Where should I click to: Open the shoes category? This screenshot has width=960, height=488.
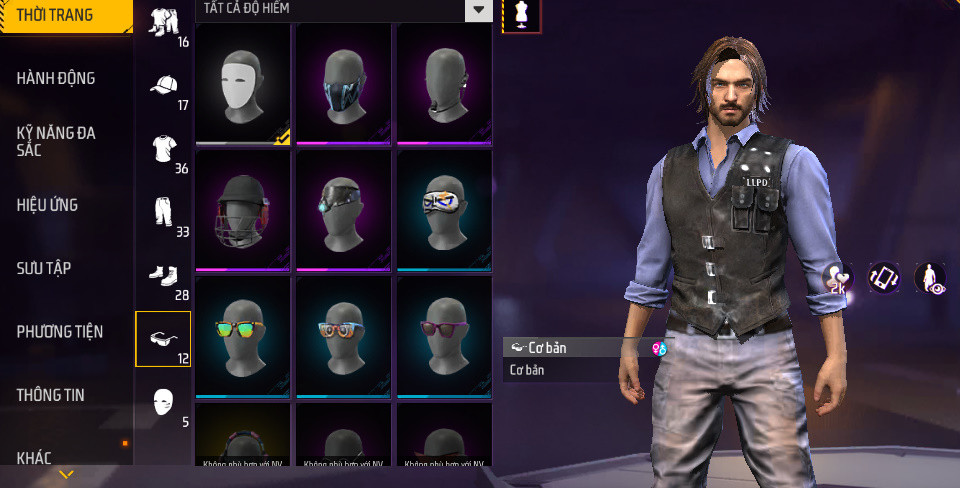tap(164, 276)
